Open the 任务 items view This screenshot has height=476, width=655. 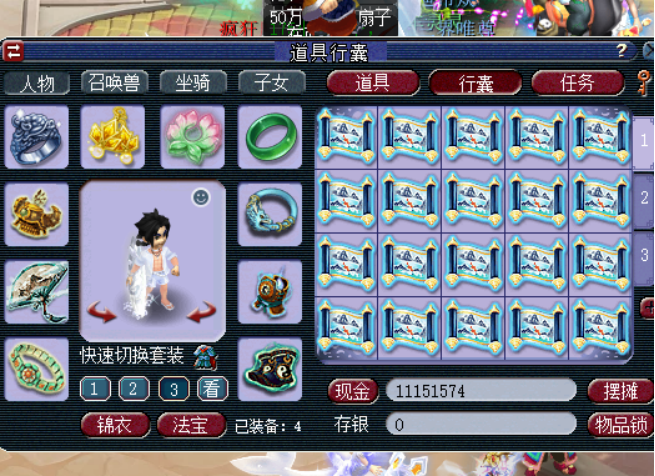coord(577,83)
